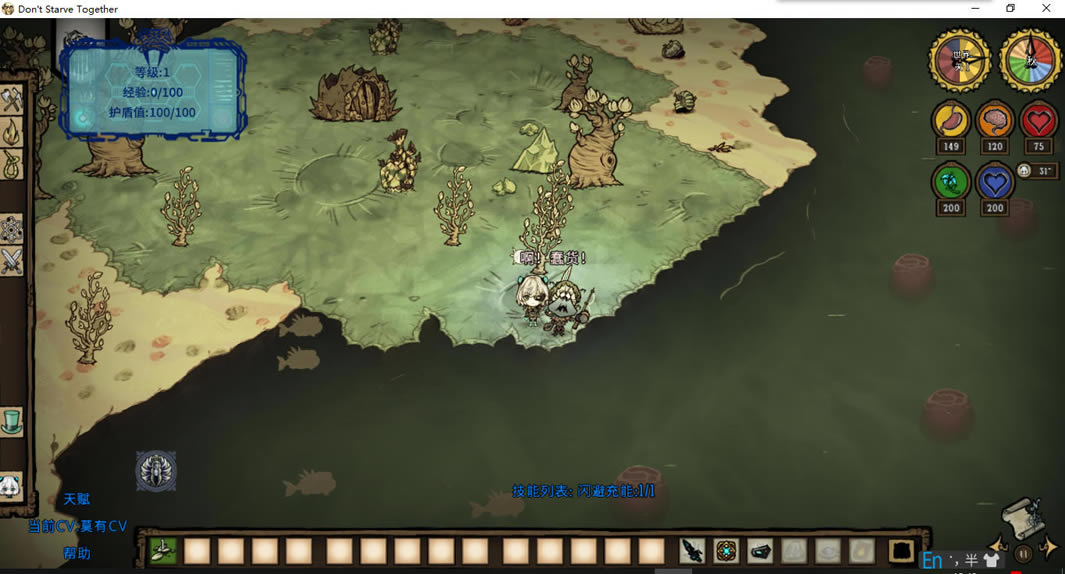
Task: Pause the game with the round button
Action: coord(1023,553)
